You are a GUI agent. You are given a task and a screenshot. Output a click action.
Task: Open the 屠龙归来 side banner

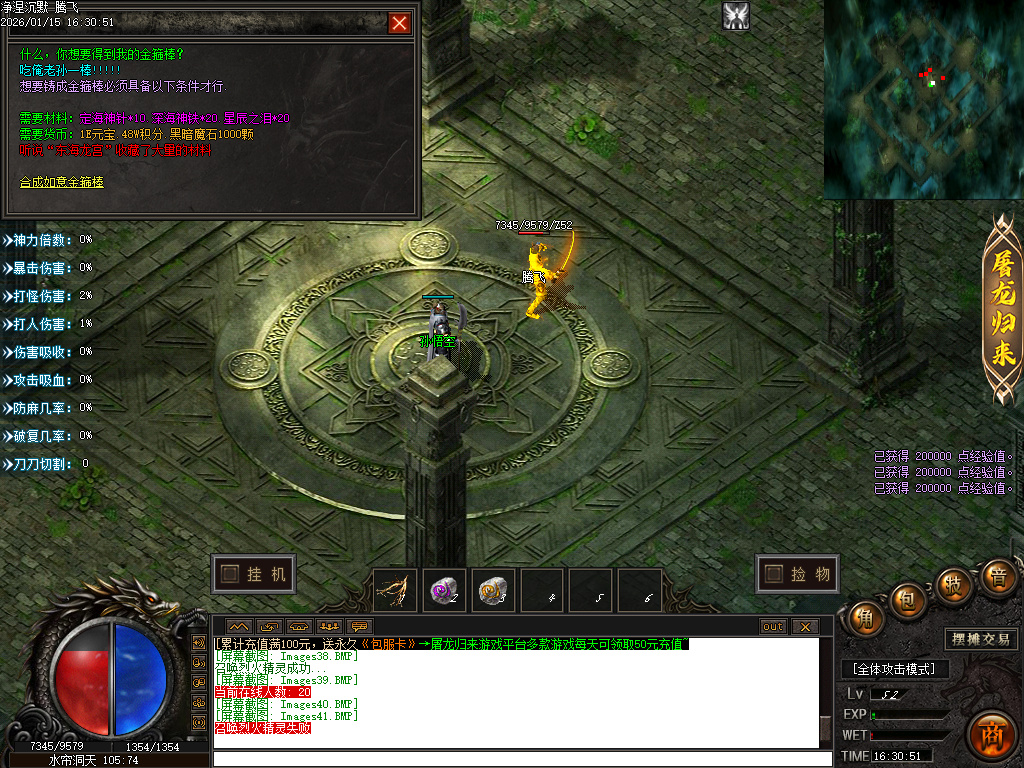coord(1002,310)
